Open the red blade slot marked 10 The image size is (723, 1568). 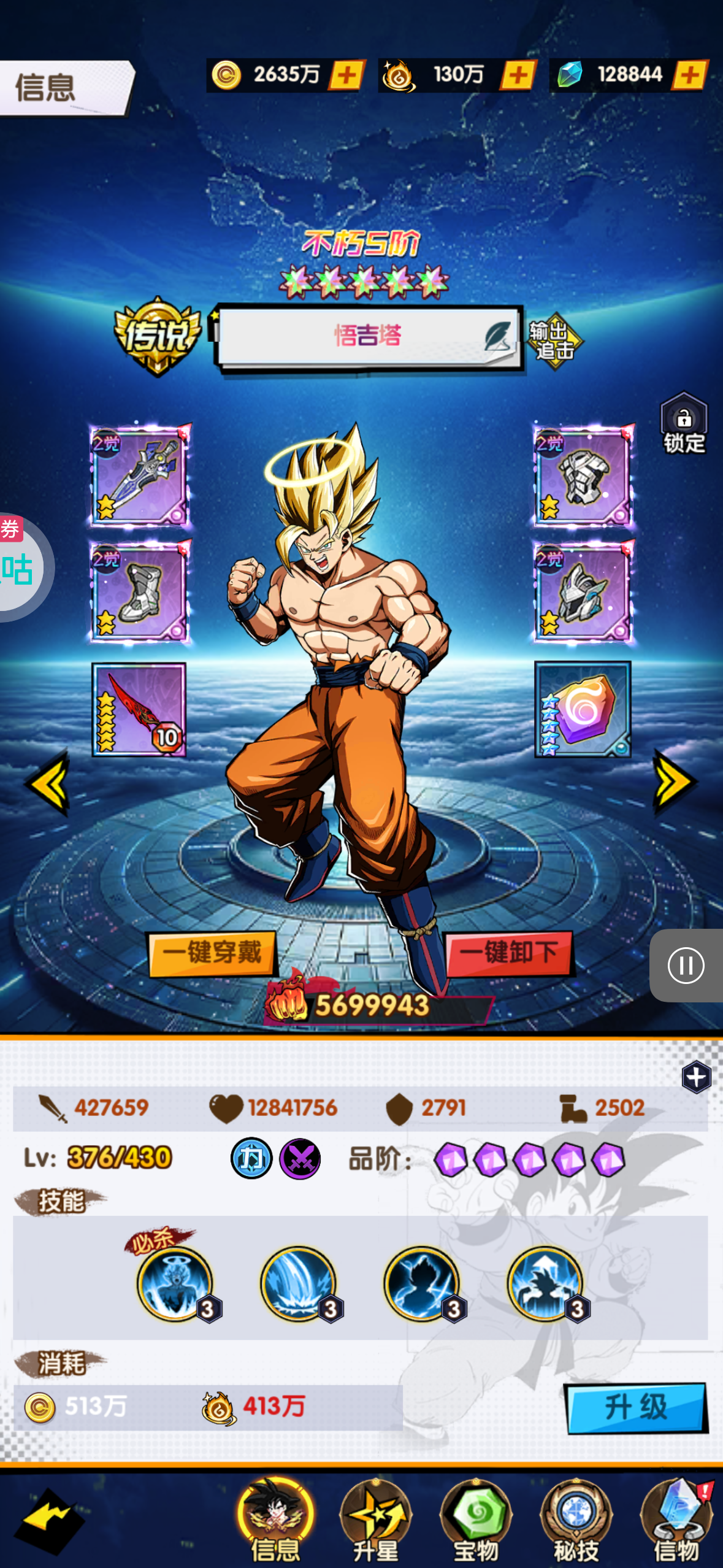[139, 709]
